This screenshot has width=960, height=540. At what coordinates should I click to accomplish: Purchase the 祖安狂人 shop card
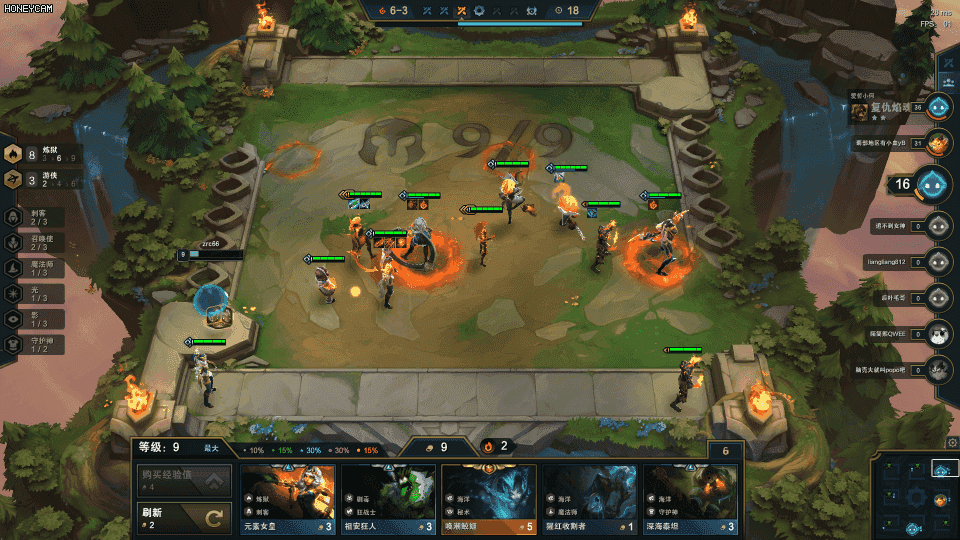coord(388,498)
